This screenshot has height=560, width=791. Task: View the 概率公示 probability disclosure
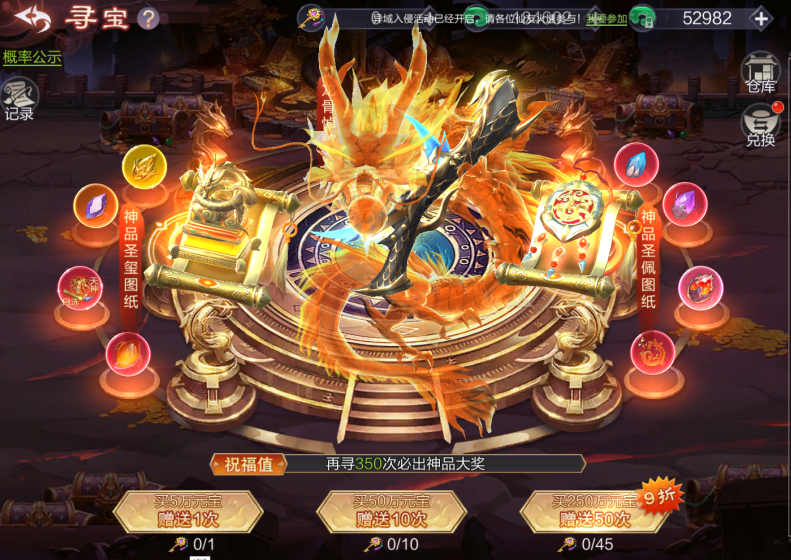(32, 57)
